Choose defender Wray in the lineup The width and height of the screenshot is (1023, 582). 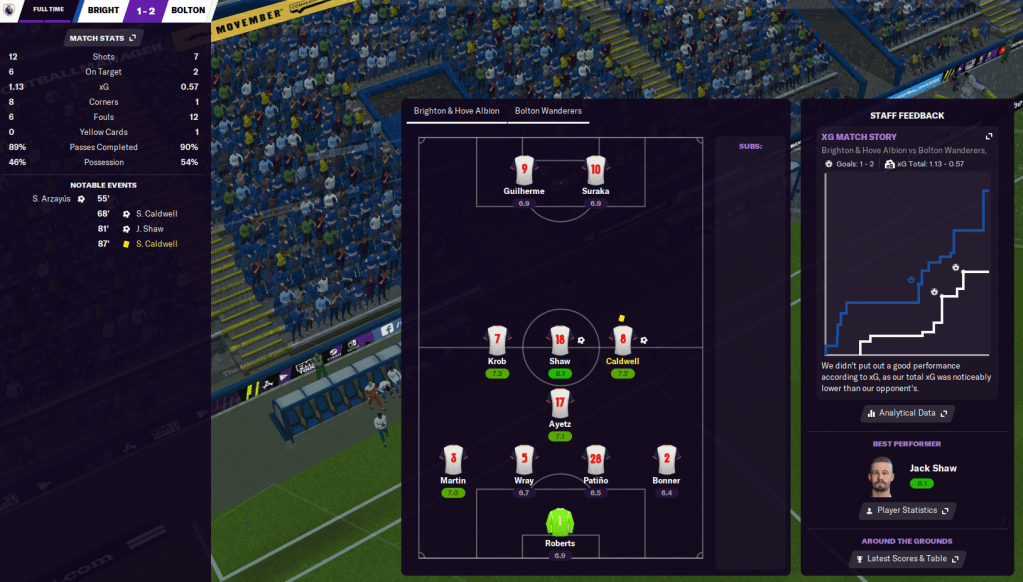524,460
